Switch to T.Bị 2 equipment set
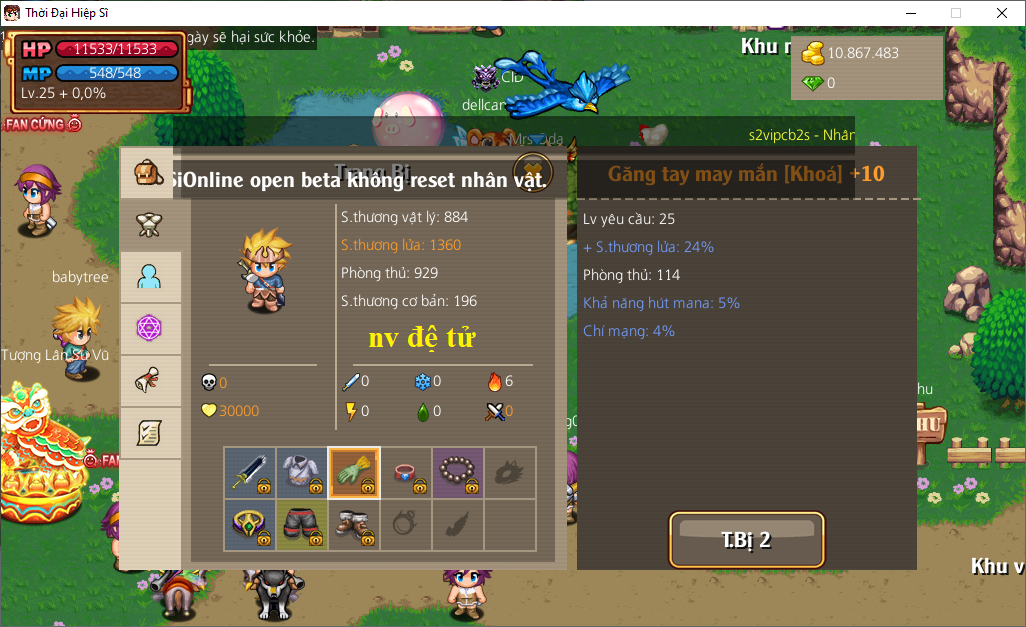 tap(746, 540)
